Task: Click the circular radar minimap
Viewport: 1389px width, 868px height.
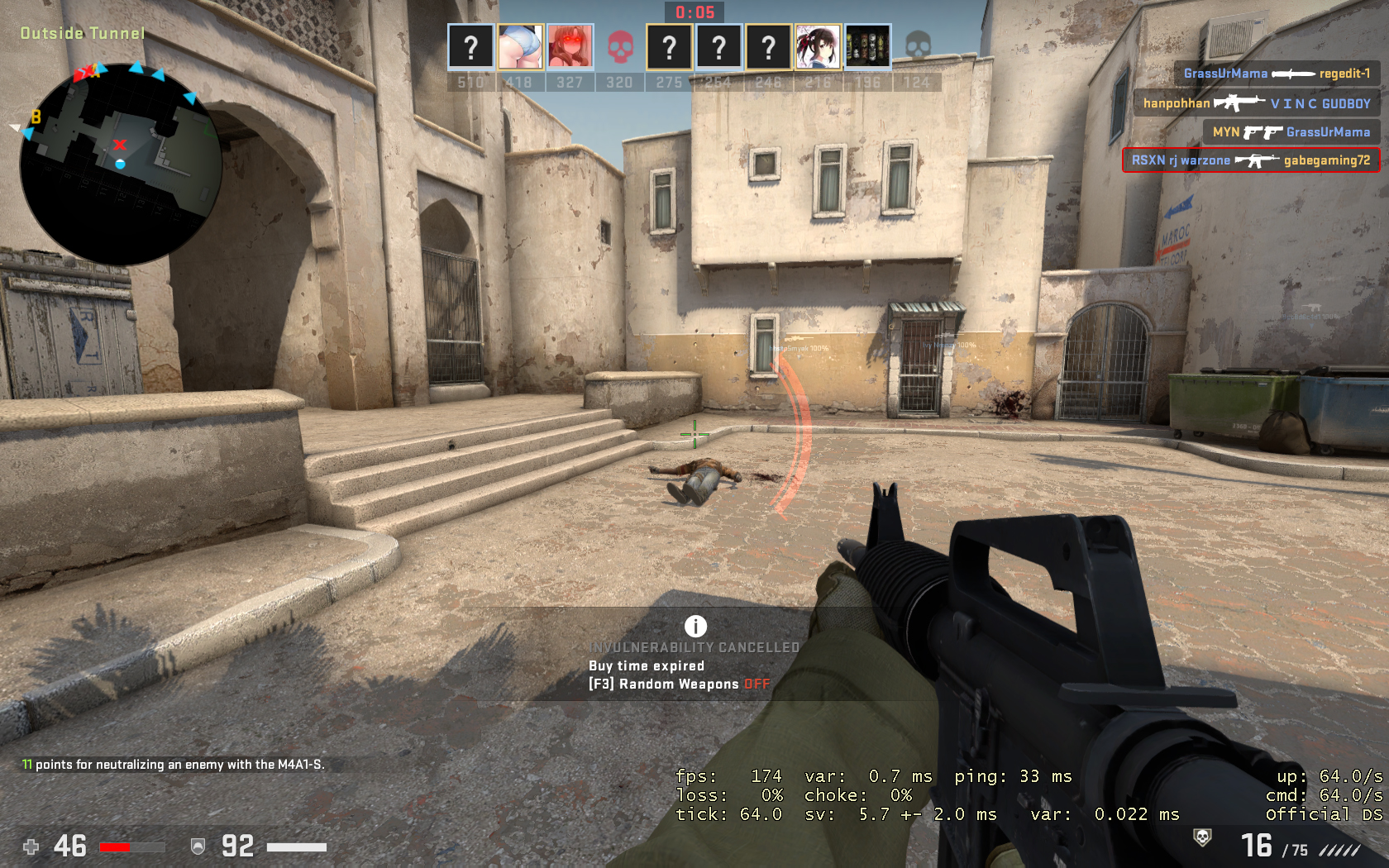Action: click(x=121, y=164)
